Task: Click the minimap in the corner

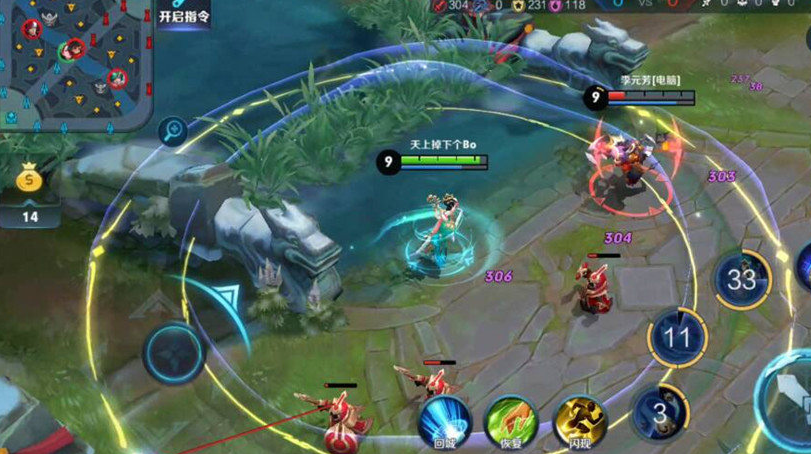Action: pos(75,62)
